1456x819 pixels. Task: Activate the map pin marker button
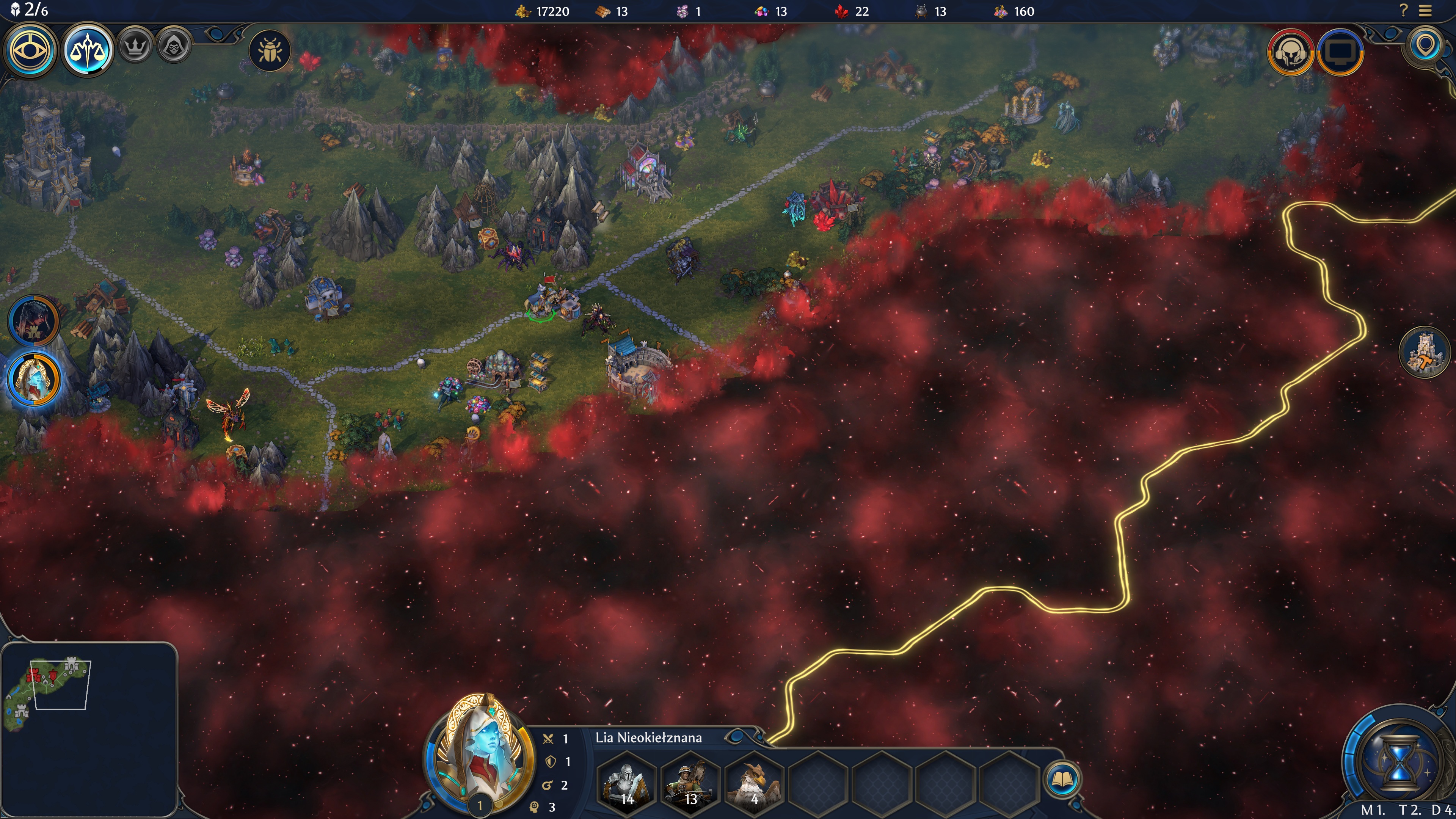(1425, 46)
